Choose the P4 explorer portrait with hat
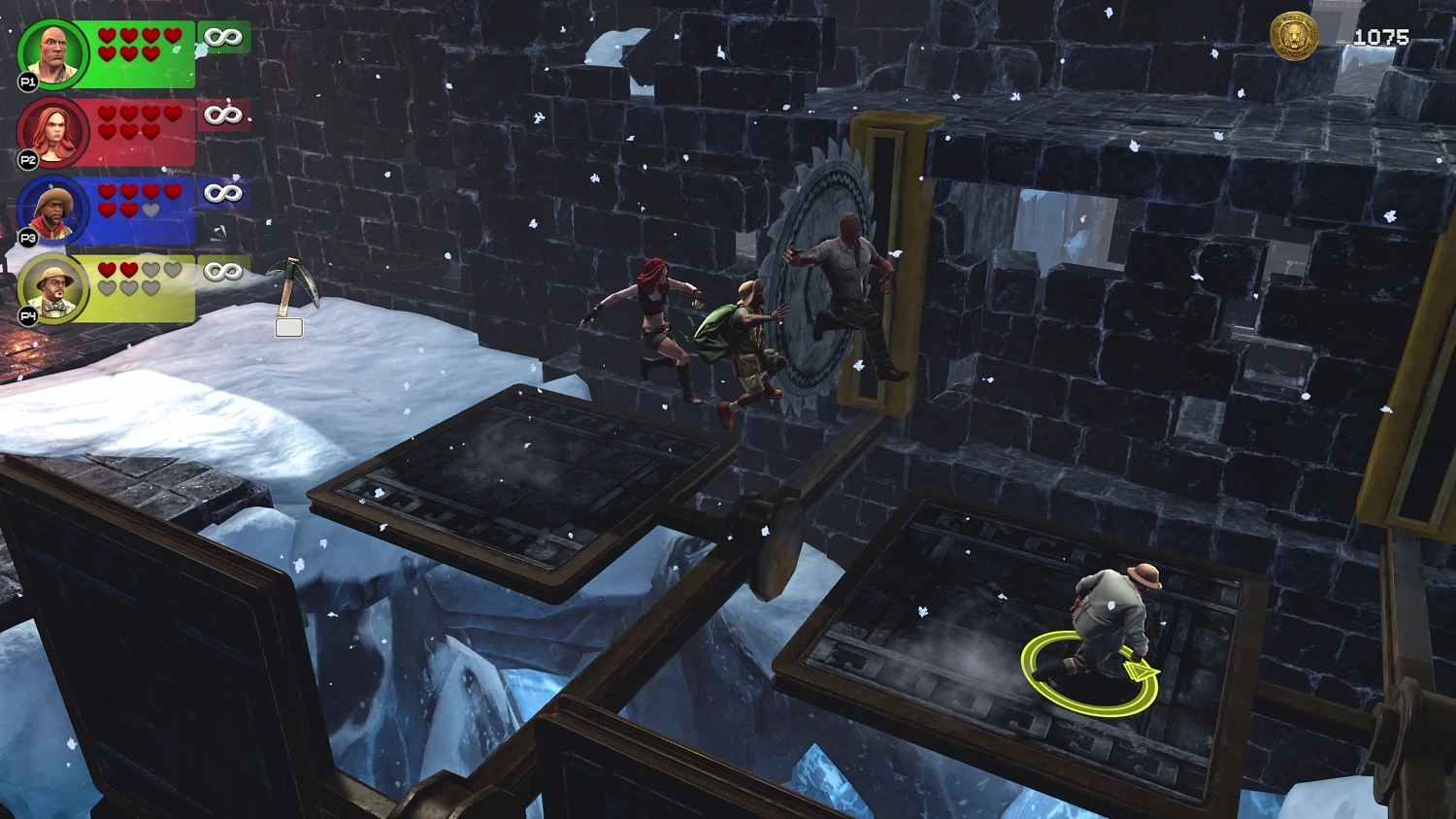This screenshot has width=1456, height=819. tap(53, 288)
